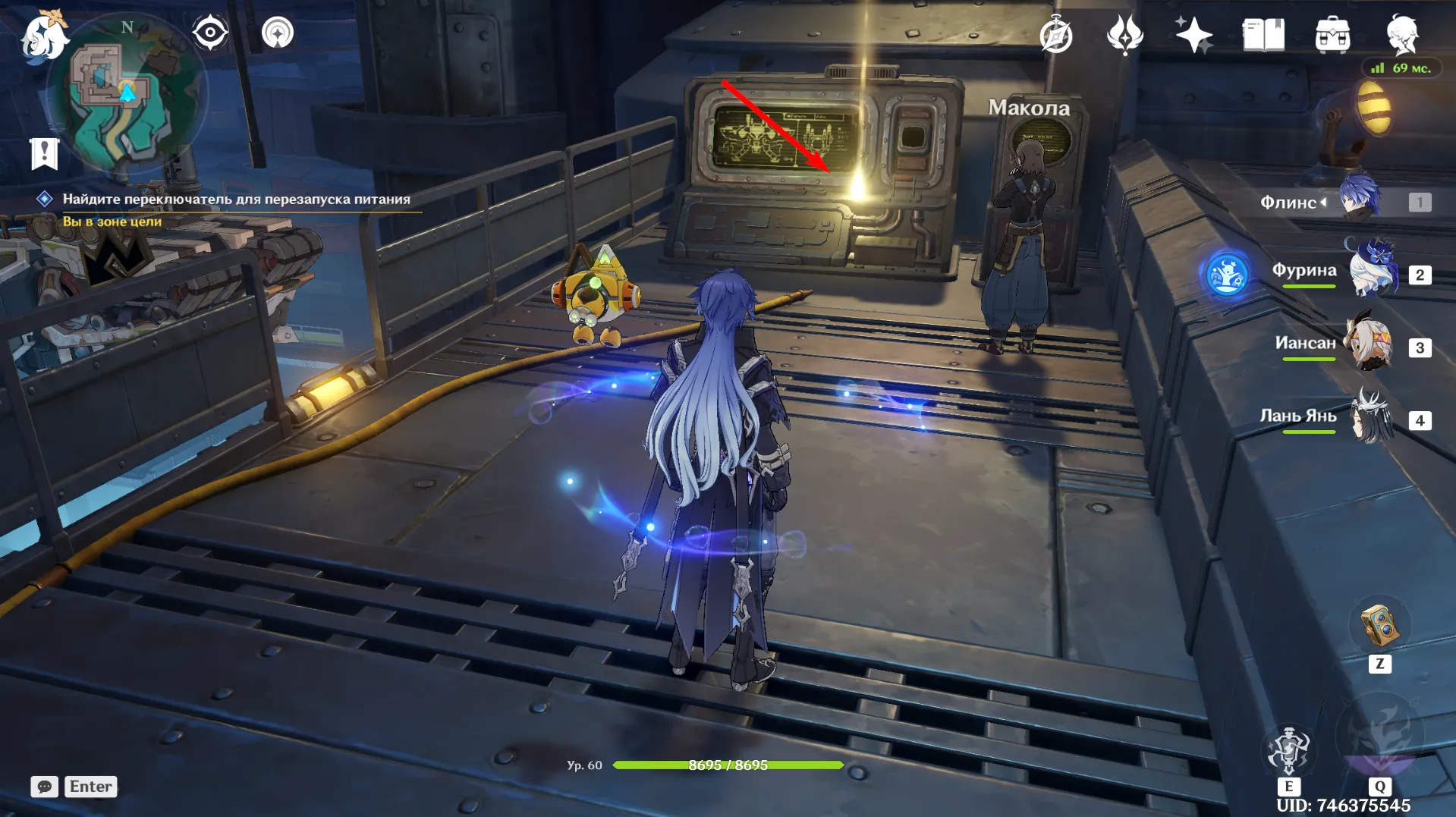Open the compass events icon
Screen dimensions: 1456x817
(x=1056, y=36)
